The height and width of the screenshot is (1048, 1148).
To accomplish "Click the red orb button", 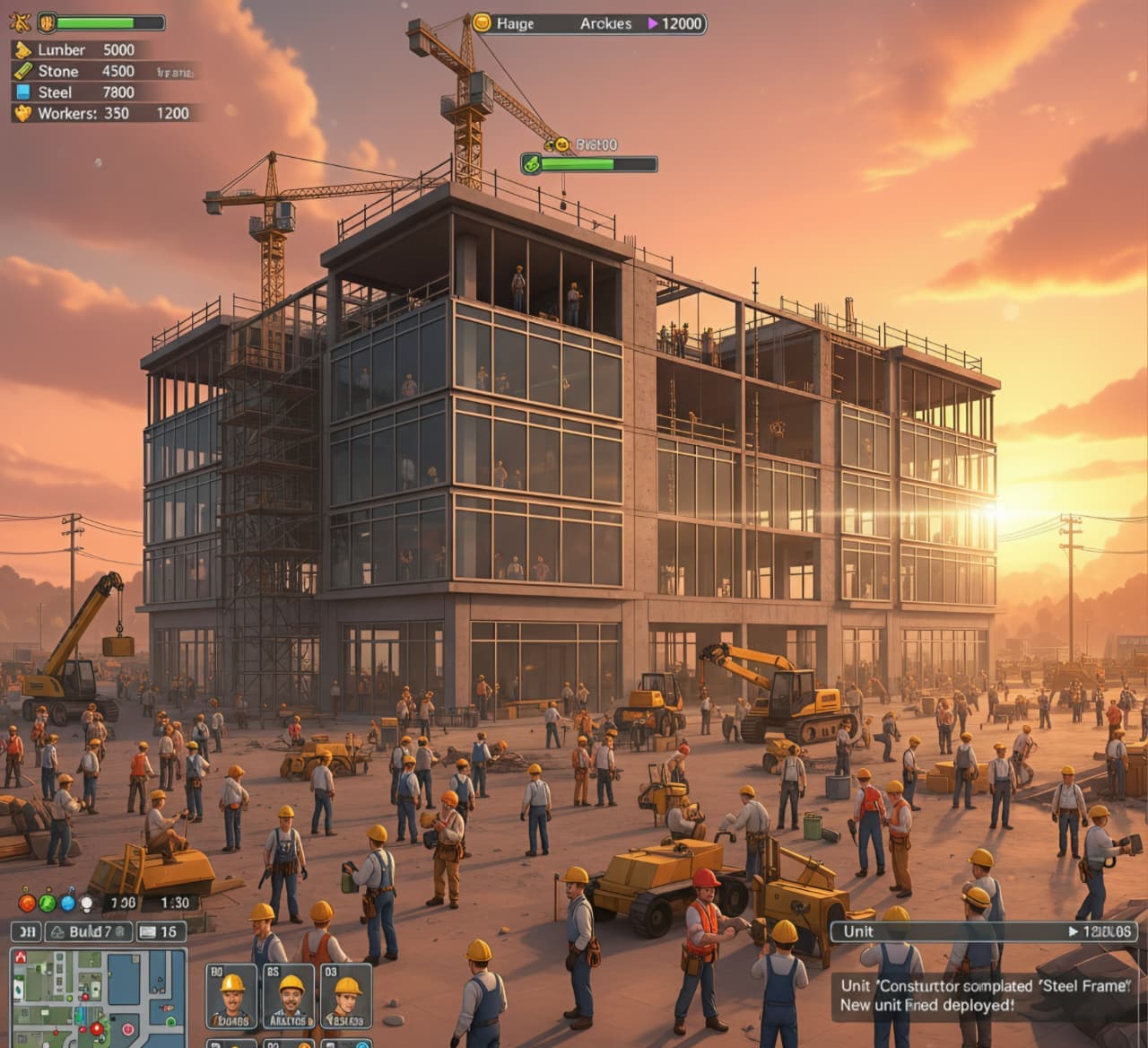I will [x=27, y=903].
